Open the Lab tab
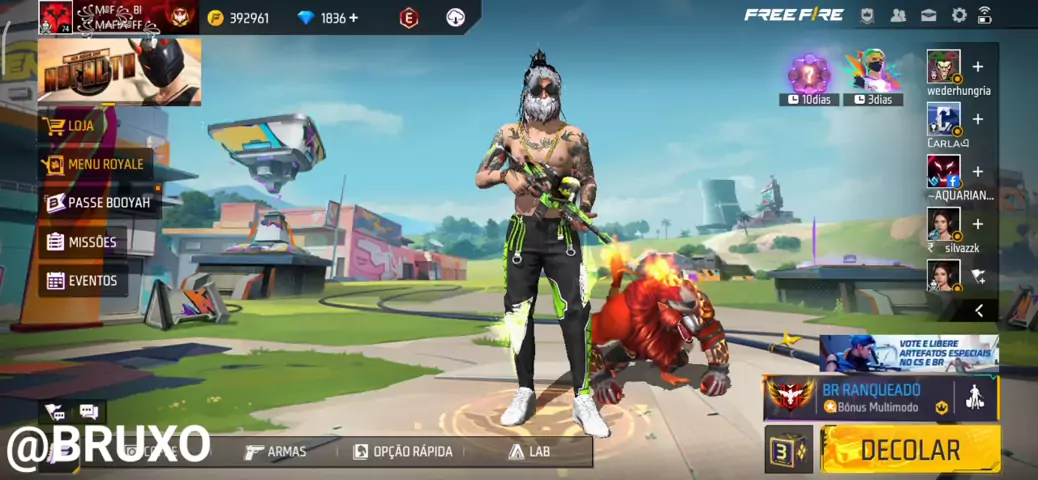The image size is (1038, 480). pyautogui.click(x=529, y=452)
